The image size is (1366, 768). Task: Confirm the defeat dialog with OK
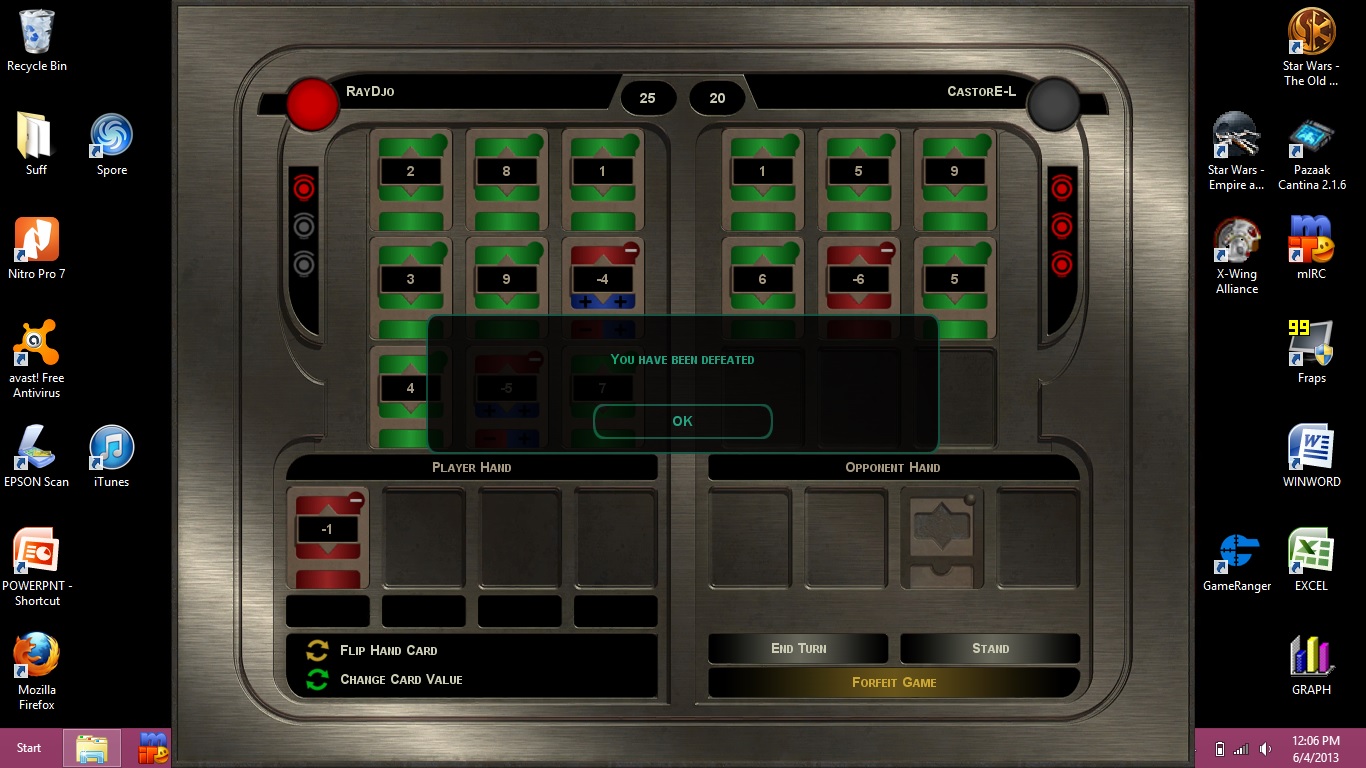(682, 421)
